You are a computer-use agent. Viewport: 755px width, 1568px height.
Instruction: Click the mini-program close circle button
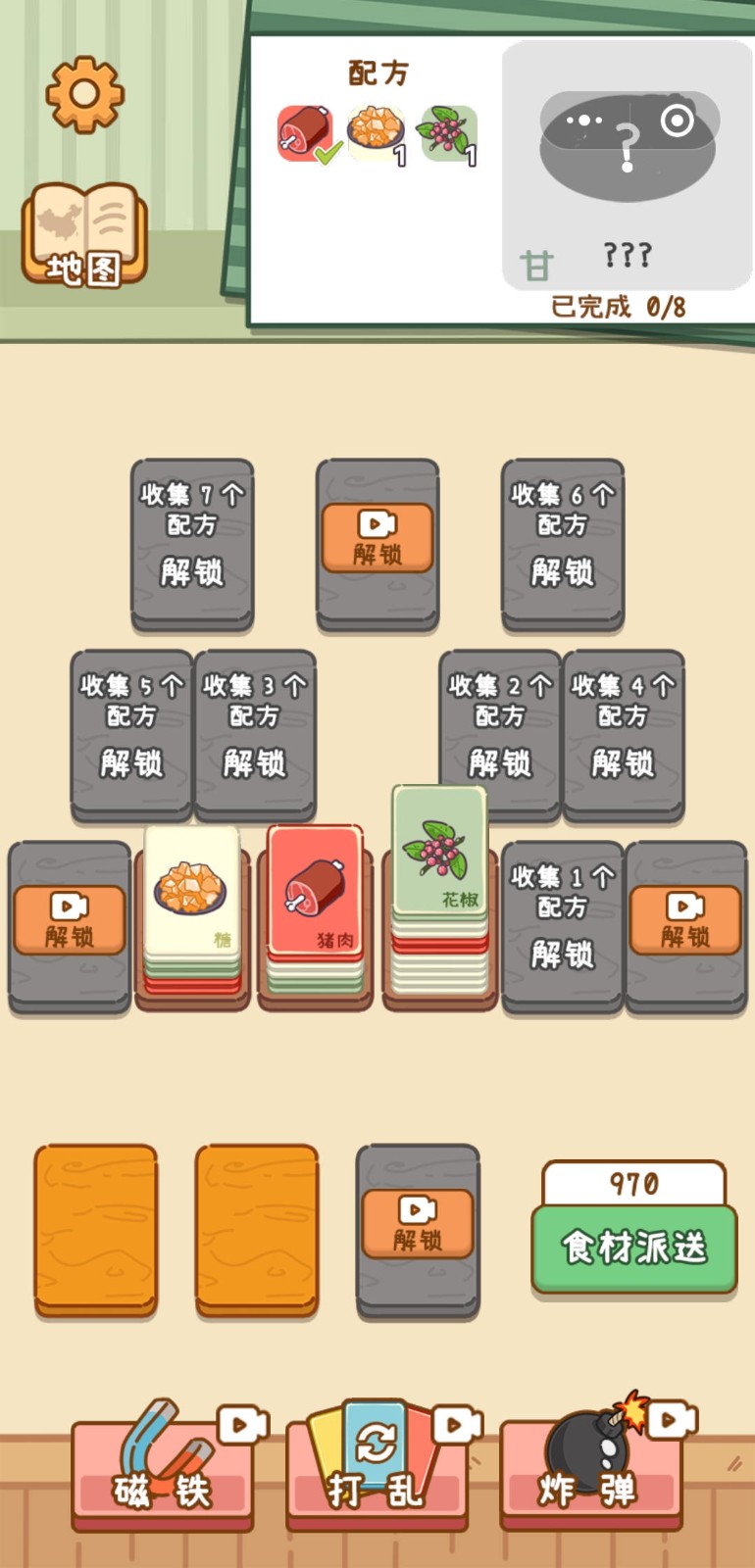(x=678, y=121)
